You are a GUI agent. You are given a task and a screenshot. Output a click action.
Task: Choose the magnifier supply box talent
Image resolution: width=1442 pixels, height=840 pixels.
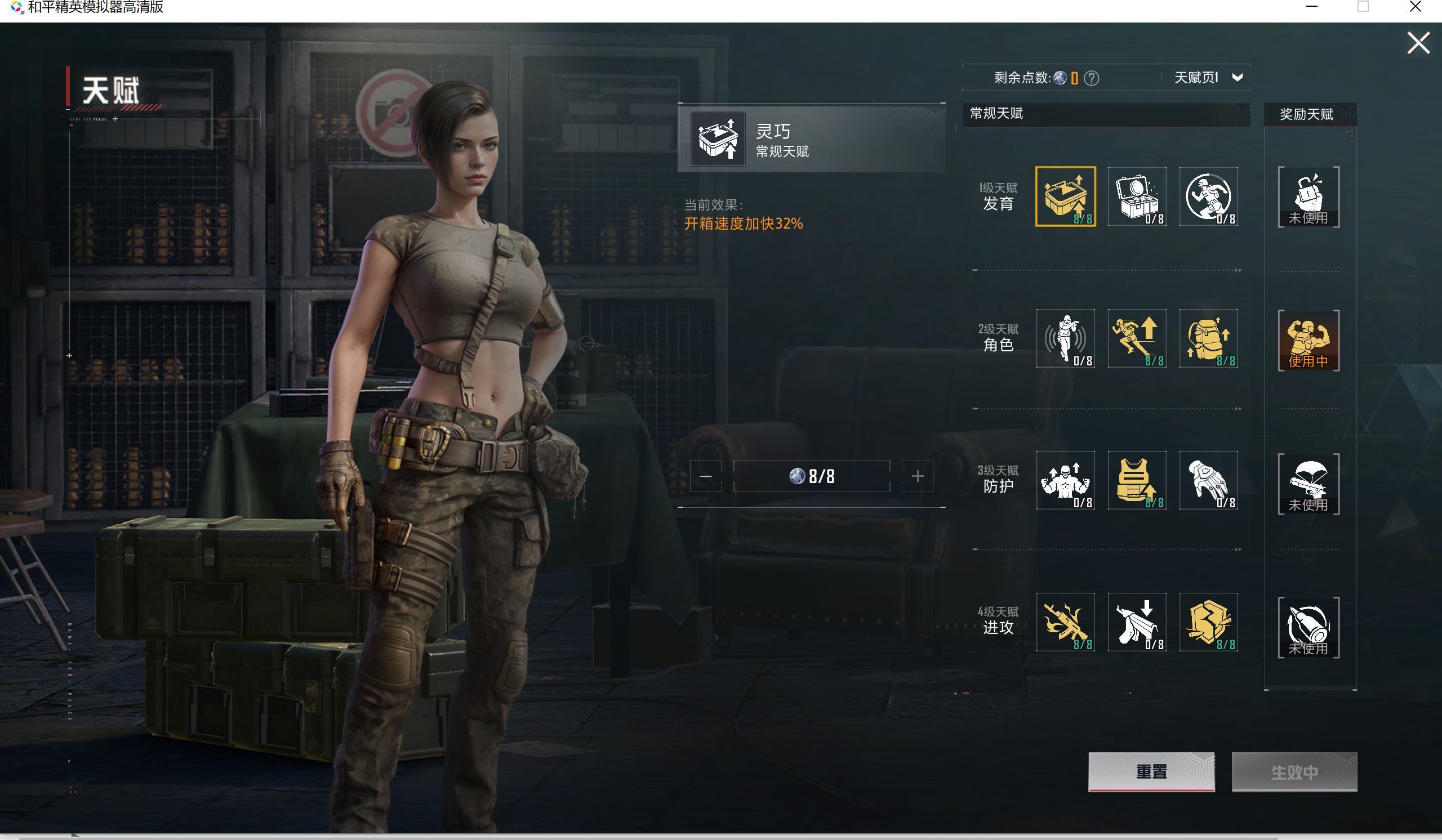1137,196
